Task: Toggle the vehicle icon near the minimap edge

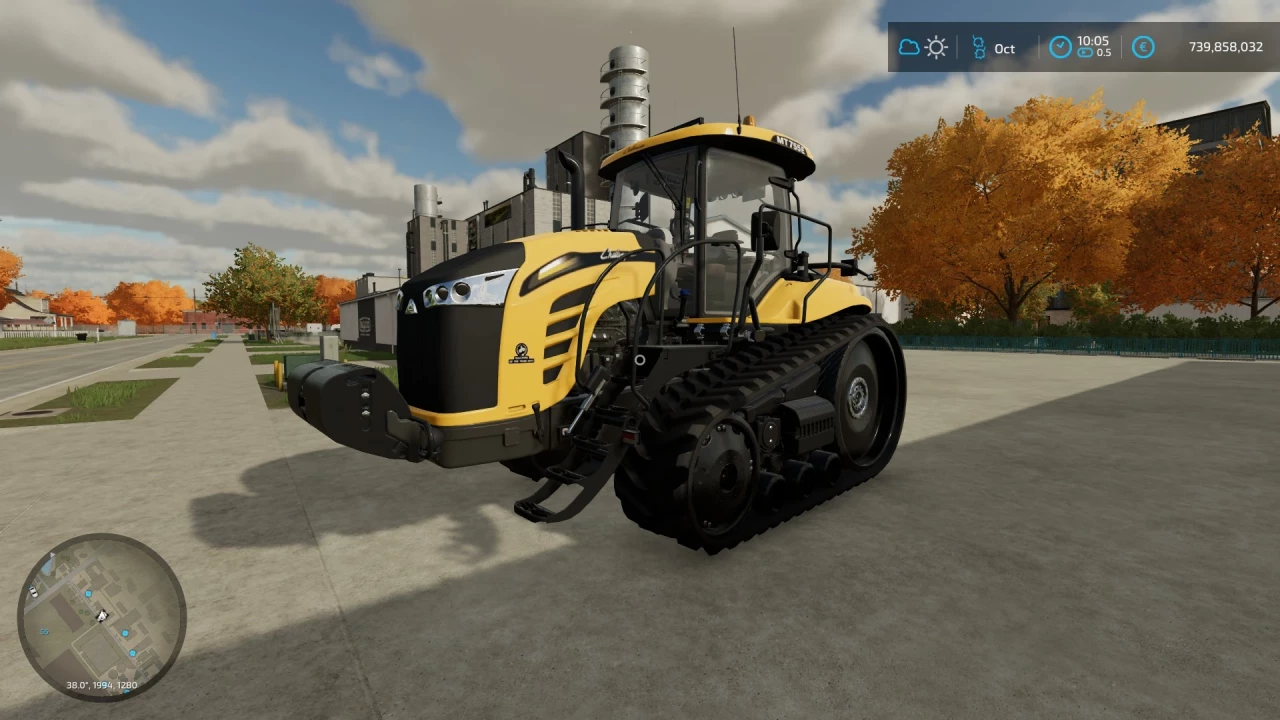Action: tap(33, 592)
